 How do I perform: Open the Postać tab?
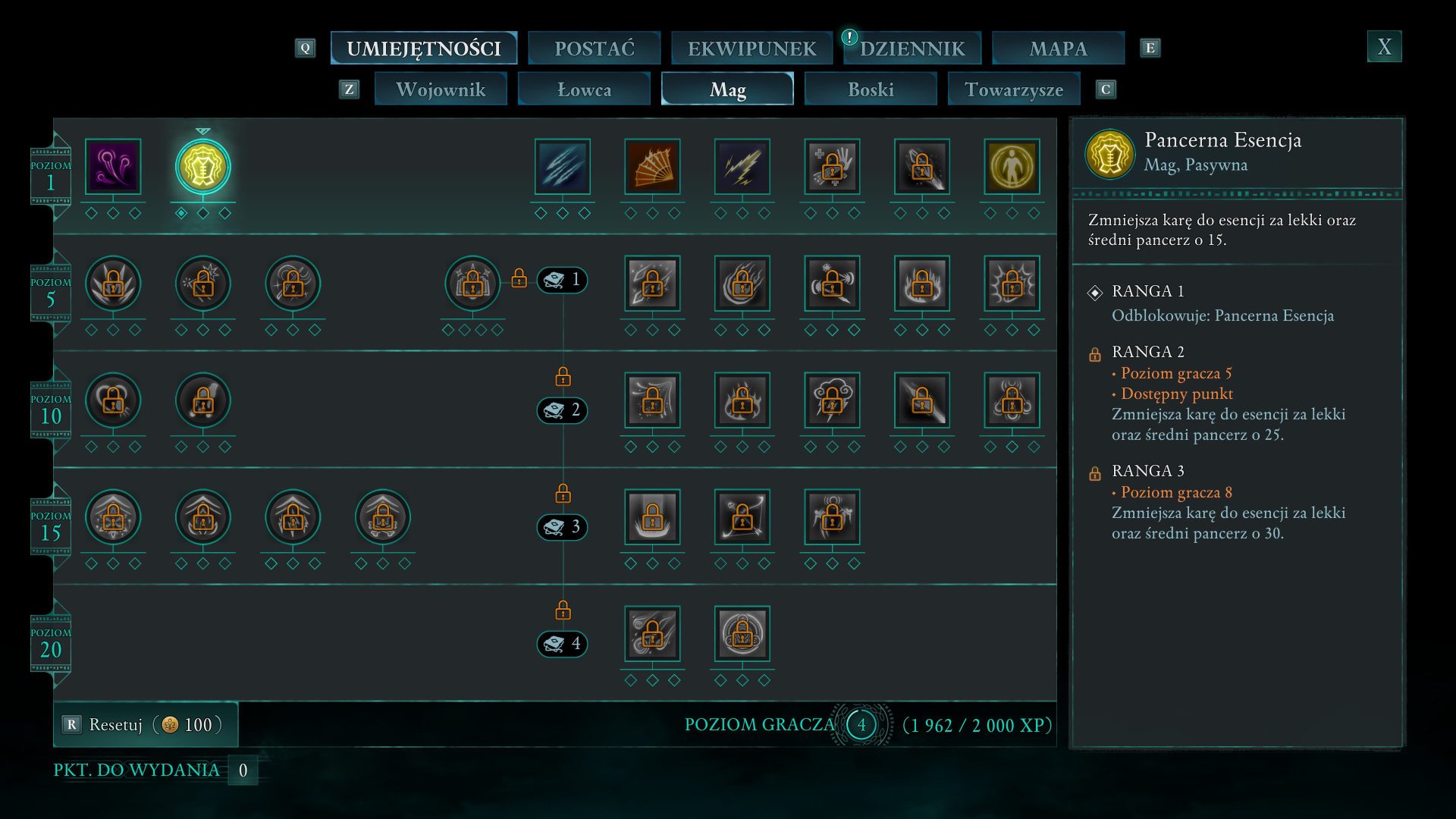(594, 49)
